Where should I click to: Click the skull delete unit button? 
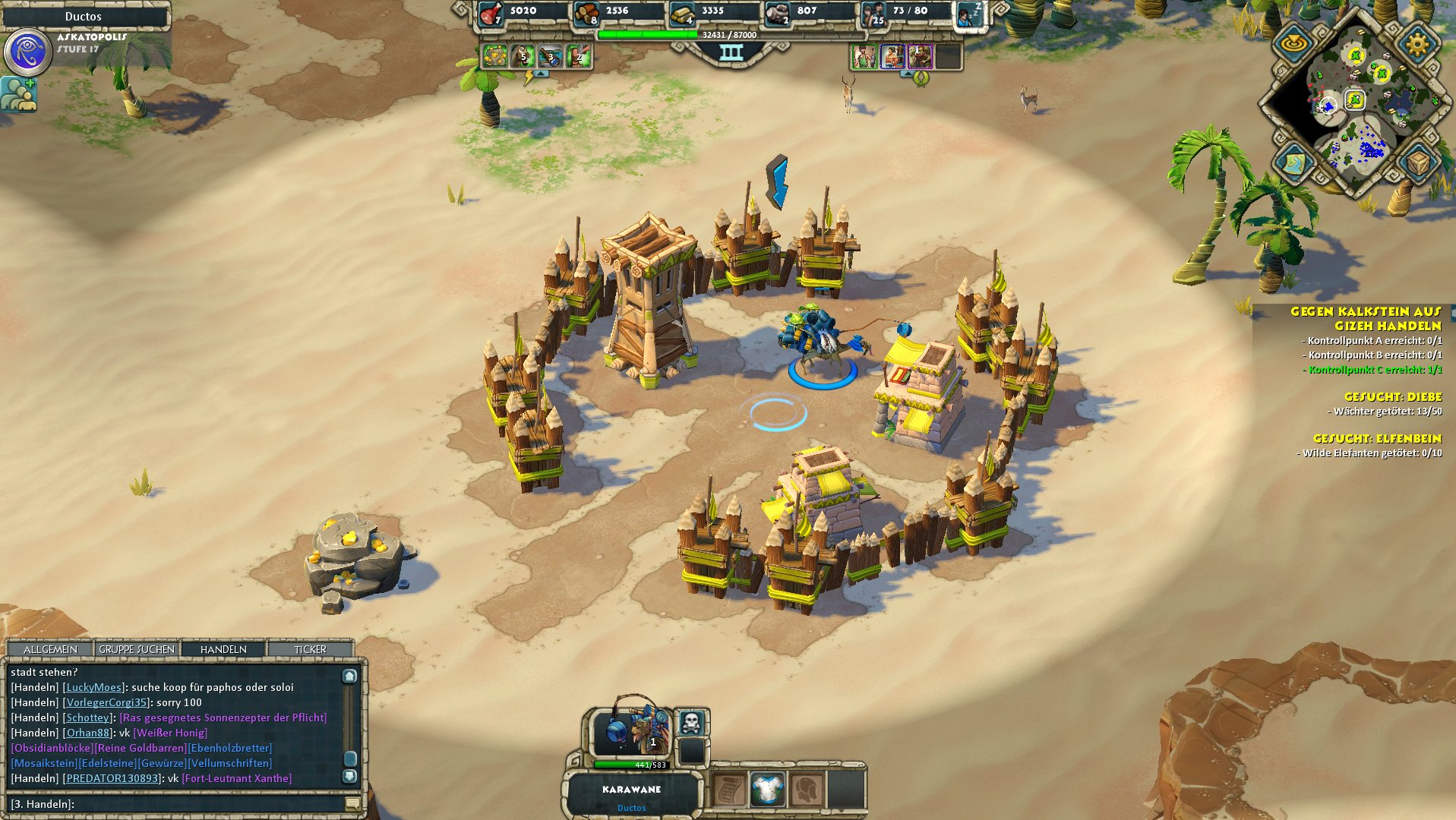point(690,722)
